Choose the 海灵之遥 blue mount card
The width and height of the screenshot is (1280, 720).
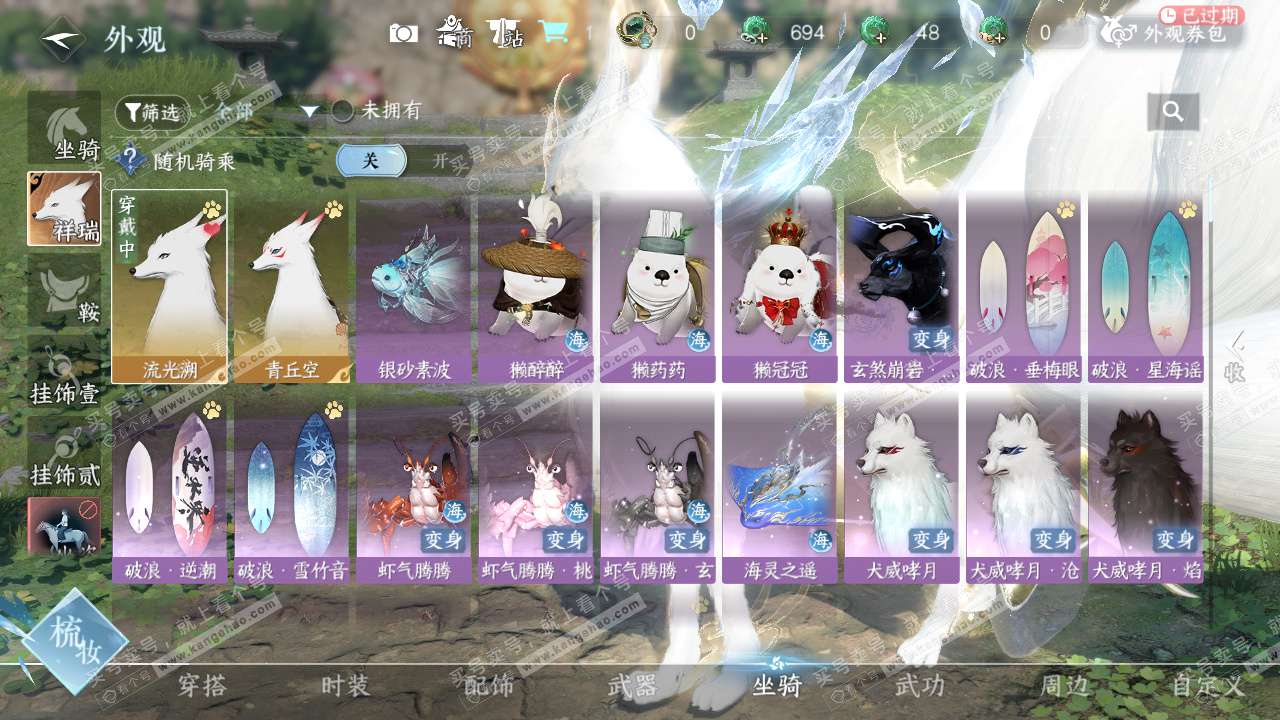click(x=780, y=488)
